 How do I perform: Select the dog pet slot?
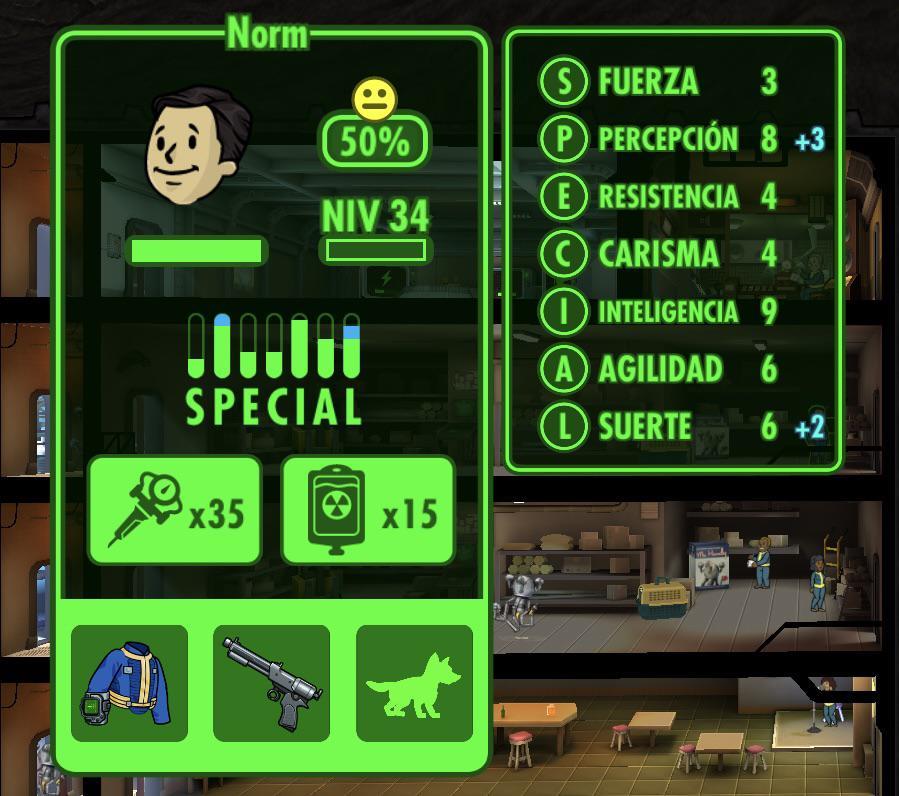click(414, 683)
